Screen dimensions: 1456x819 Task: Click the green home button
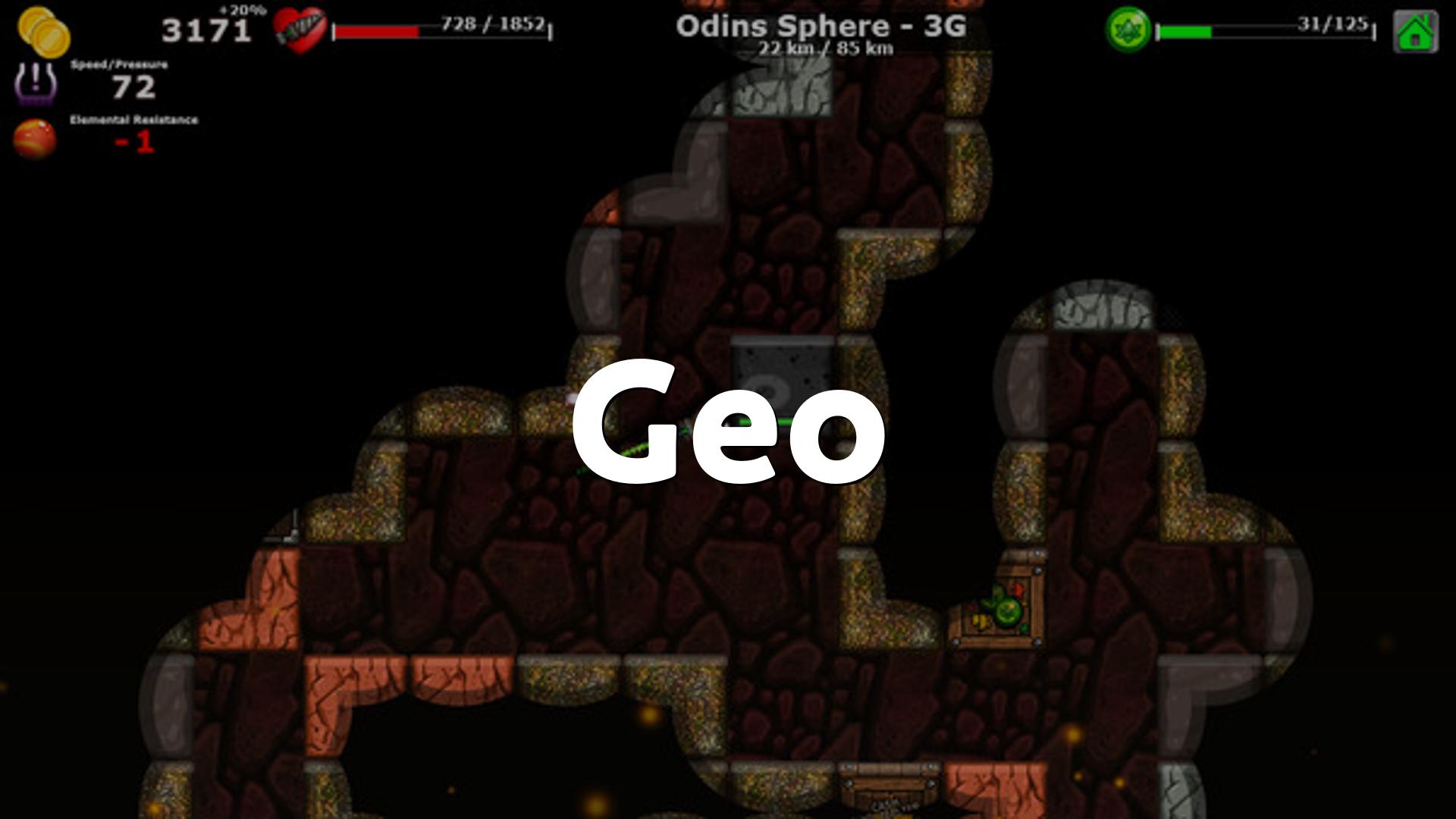(x=1415, y=32)
